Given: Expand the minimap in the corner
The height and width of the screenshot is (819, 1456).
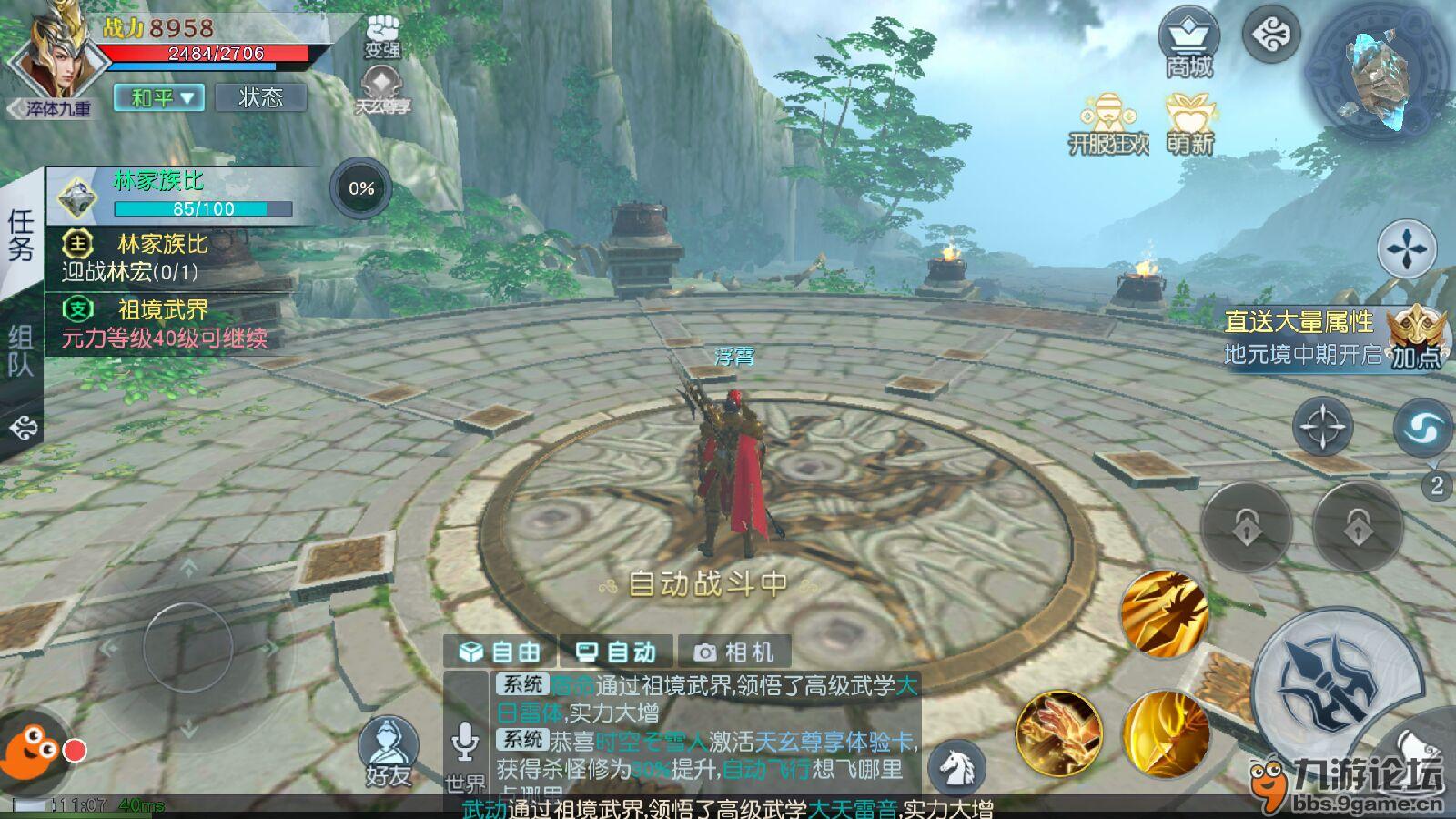Looking at the screenshot, I should 1374,68.
